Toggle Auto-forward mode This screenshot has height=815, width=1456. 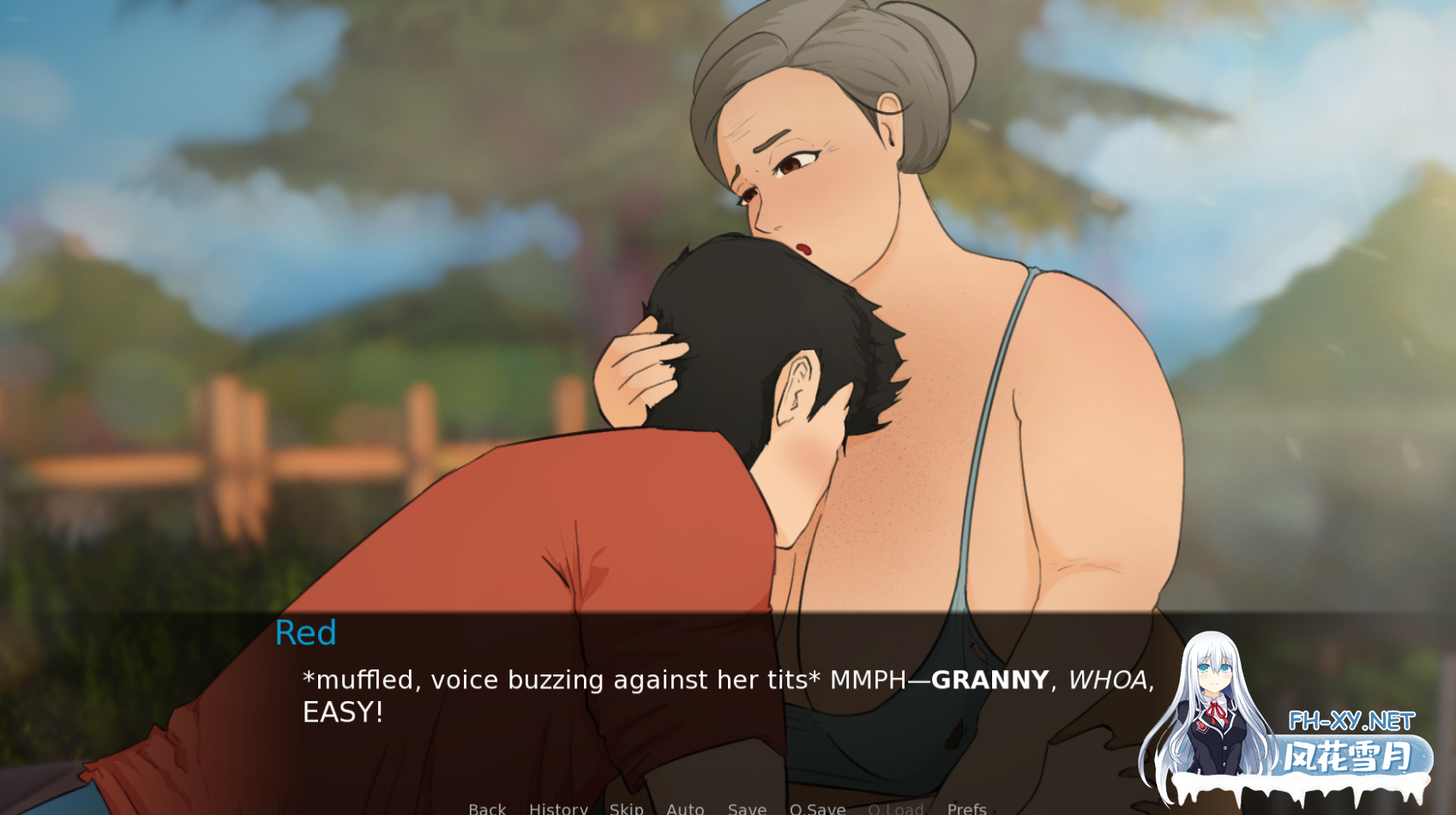click(x=685, y=808)
